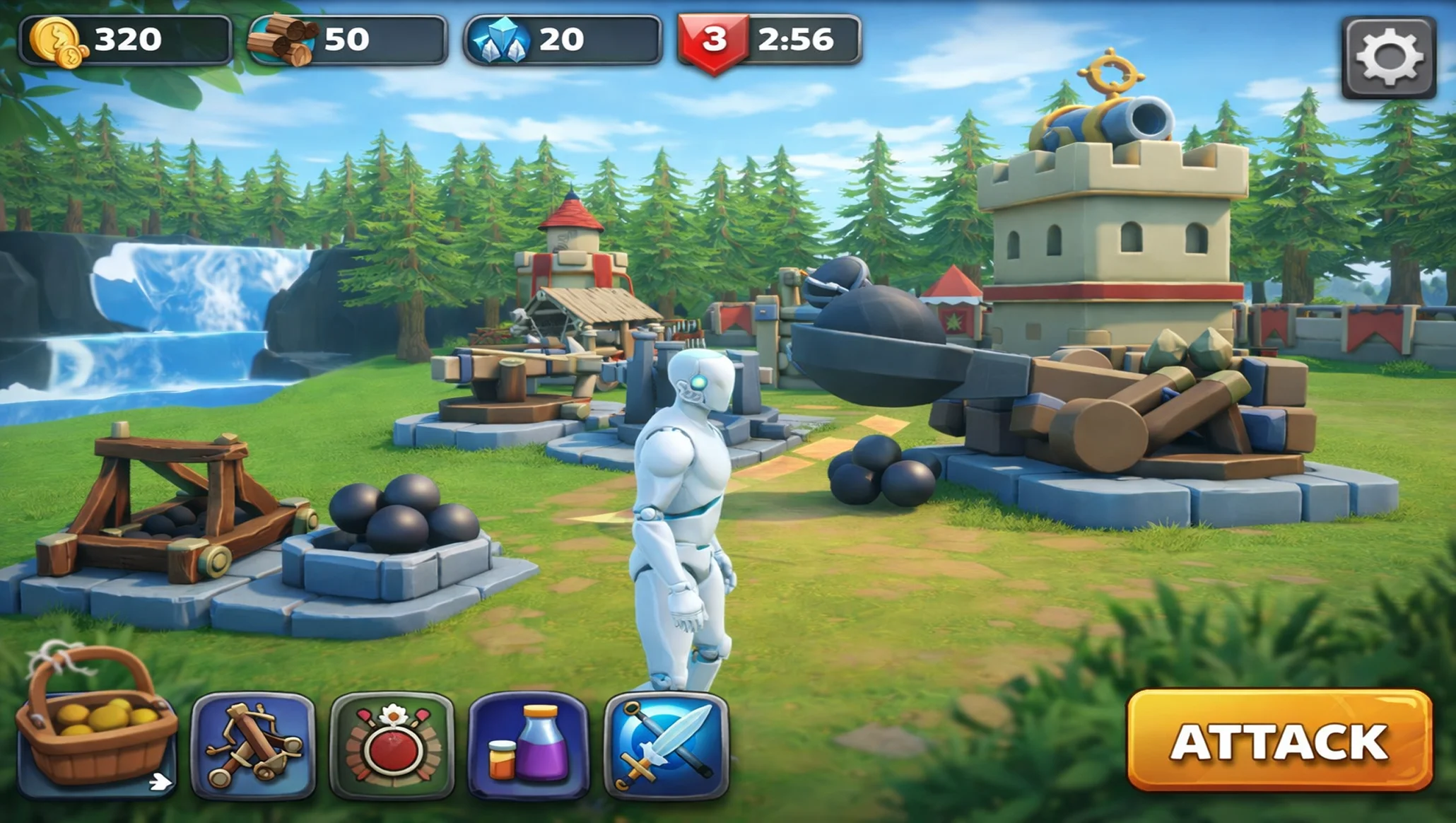The height and width of the screenshot is (823, 1456).
Task: Choose the purple potion bottle slot
Action: tap(529, 746)
